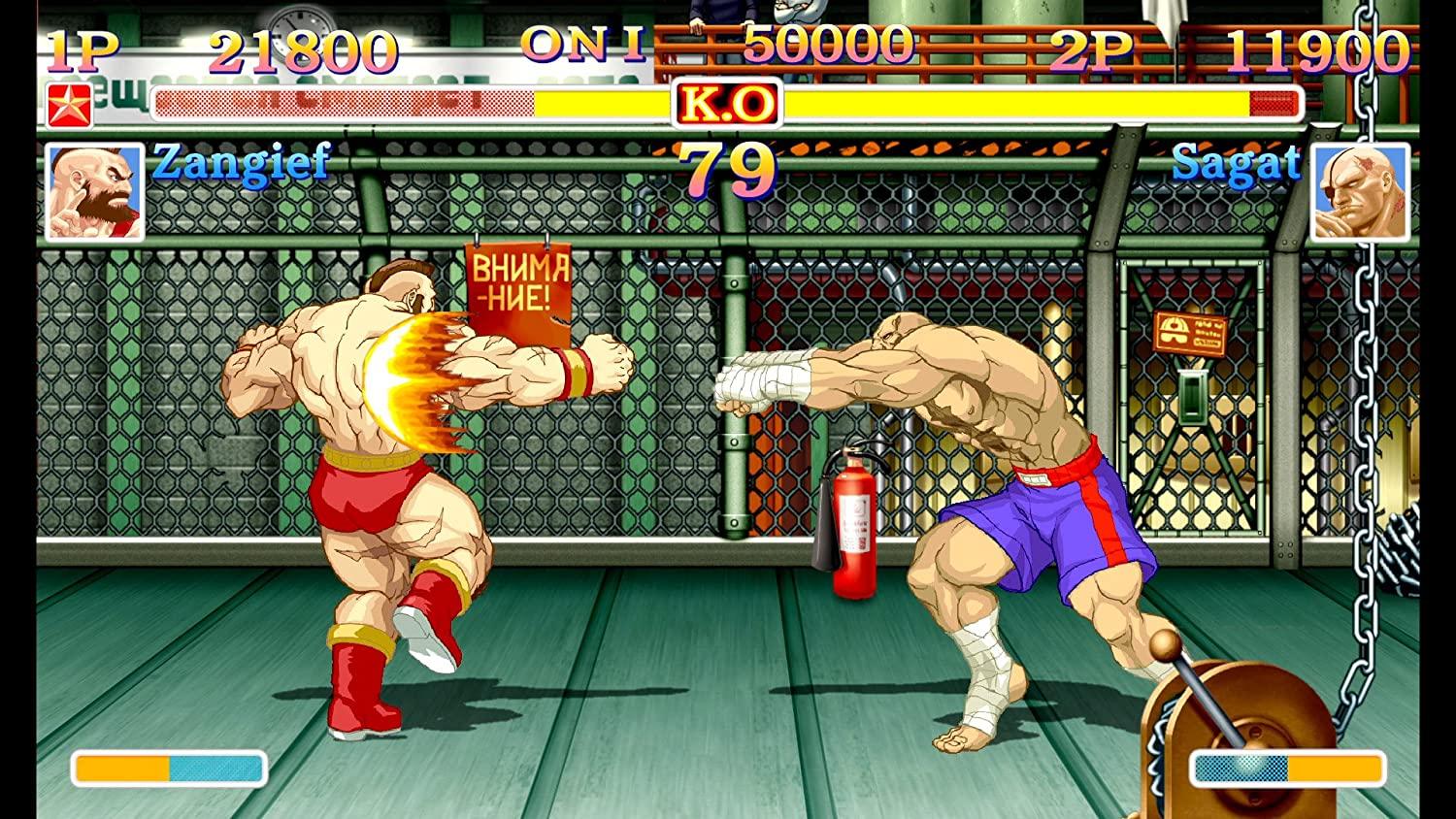This screenshot has width=1456, height=819.
Task: Click the K.O indicator between the health bars
Action: [729, 101]
